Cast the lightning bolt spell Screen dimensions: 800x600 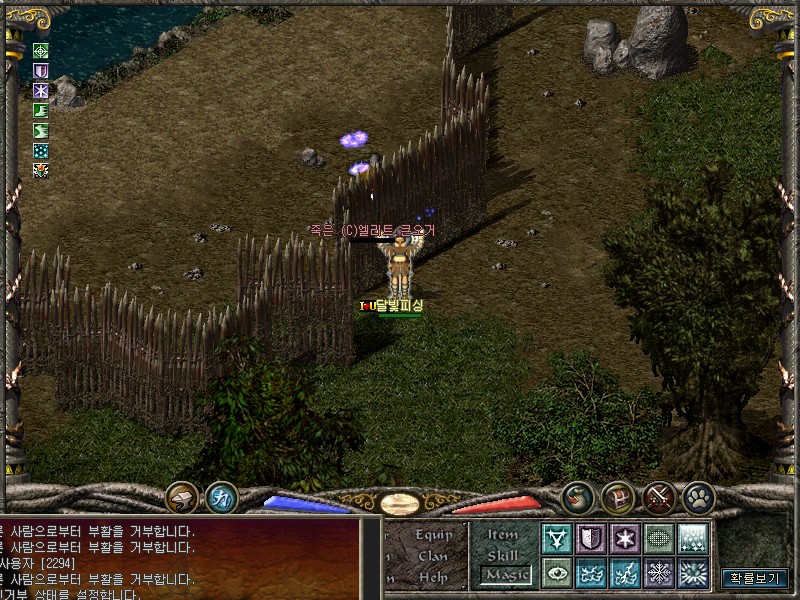(x=625, y=573)
